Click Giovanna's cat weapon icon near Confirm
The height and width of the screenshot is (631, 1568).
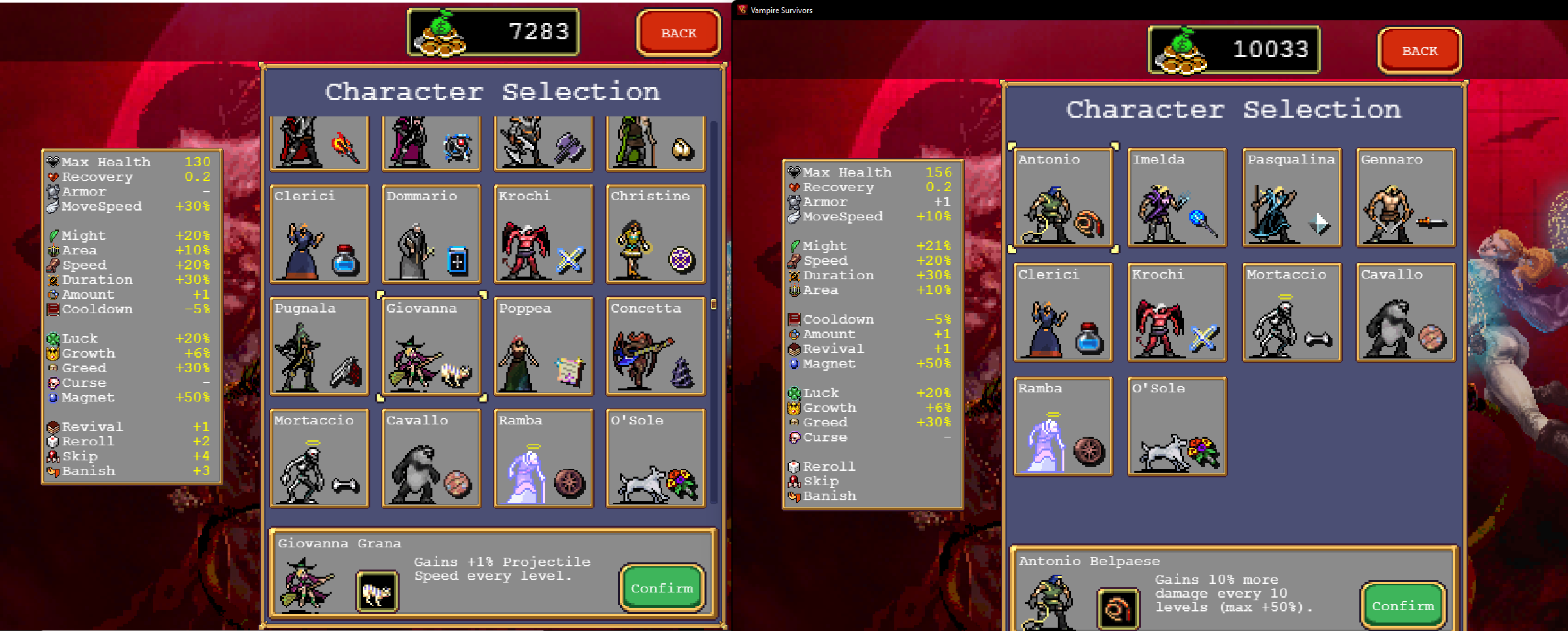(377, 589)
